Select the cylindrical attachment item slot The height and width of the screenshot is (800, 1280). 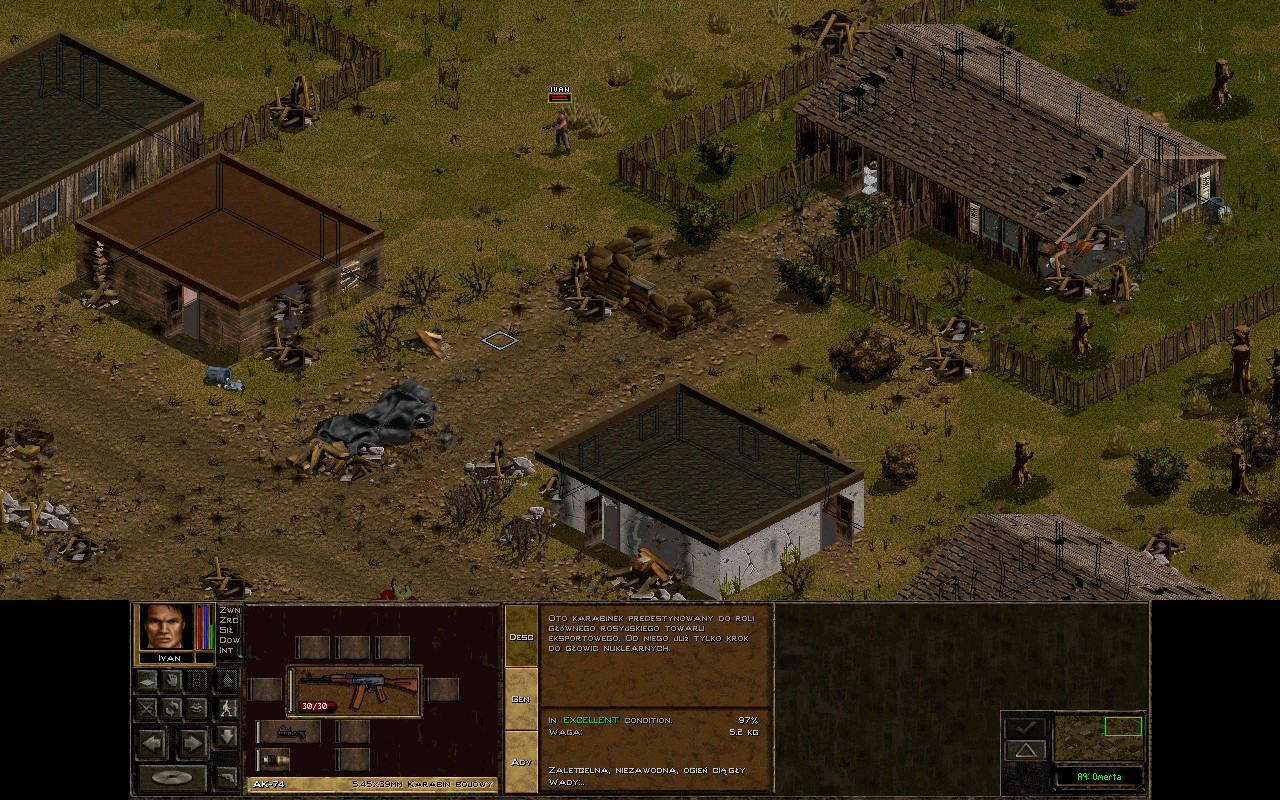coord(274,759)
